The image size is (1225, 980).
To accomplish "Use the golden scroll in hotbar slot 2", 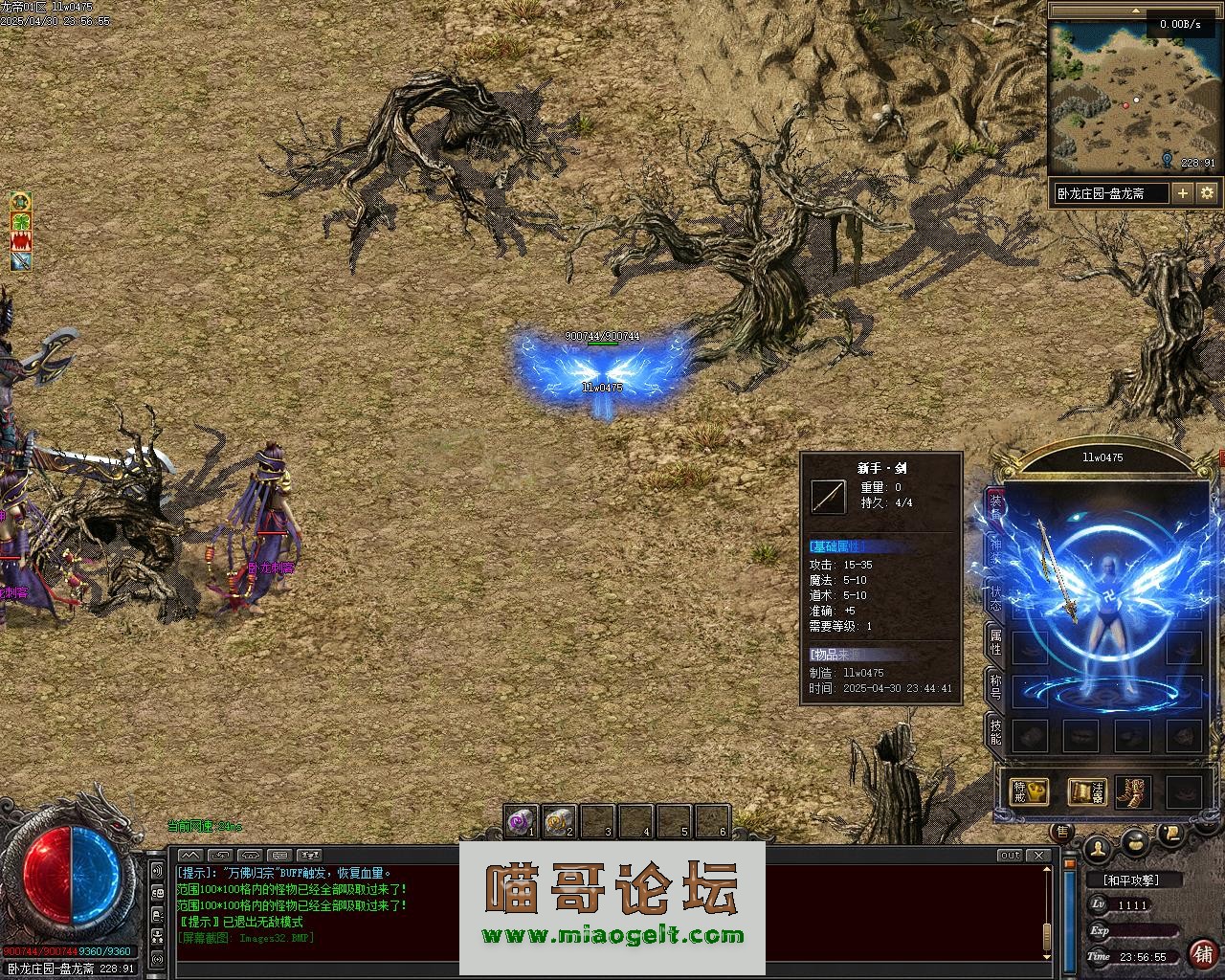I will coord(559,820).
